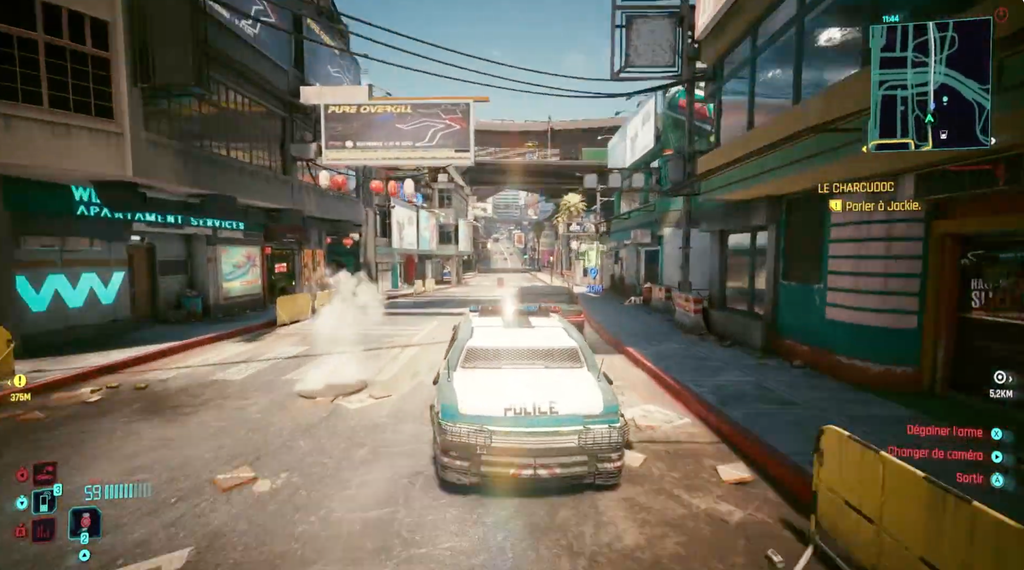This screenshot has height=570, width=1024.
Task: Select the red bar-graph slot
Action: 44,530
